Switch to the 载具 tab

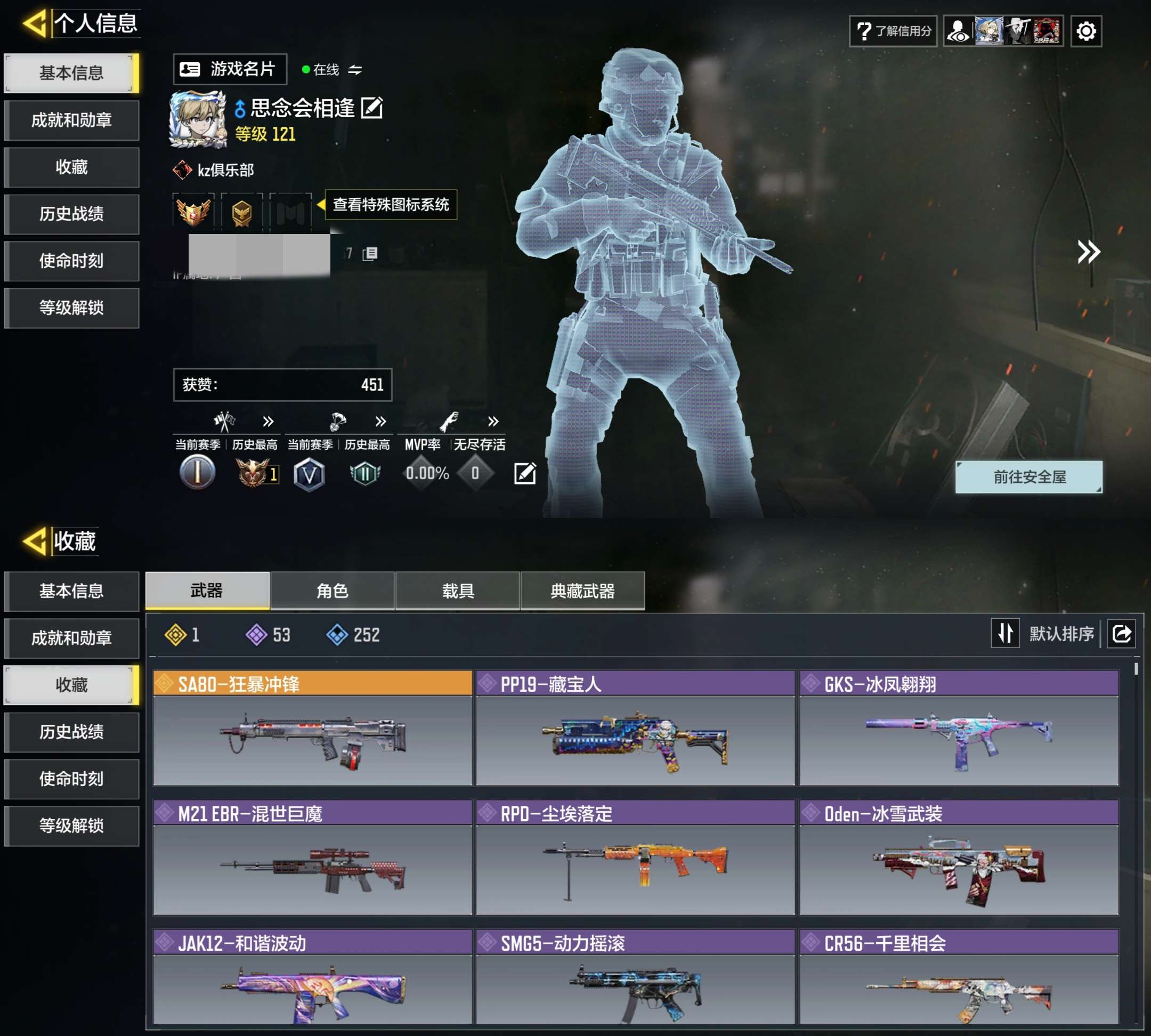pos(458,591)
